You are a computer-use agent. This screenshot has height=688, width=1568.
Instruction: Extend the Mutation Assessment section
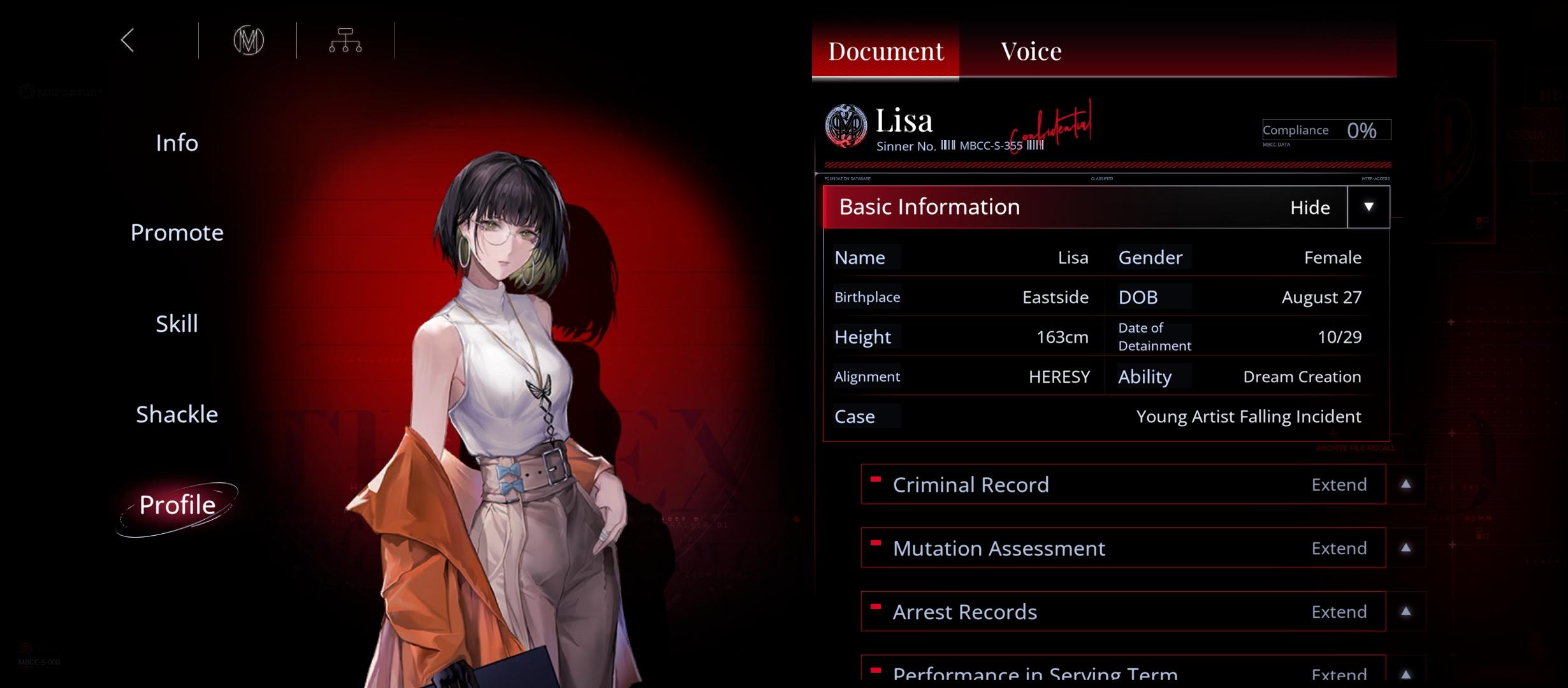tap(1405, 548)
